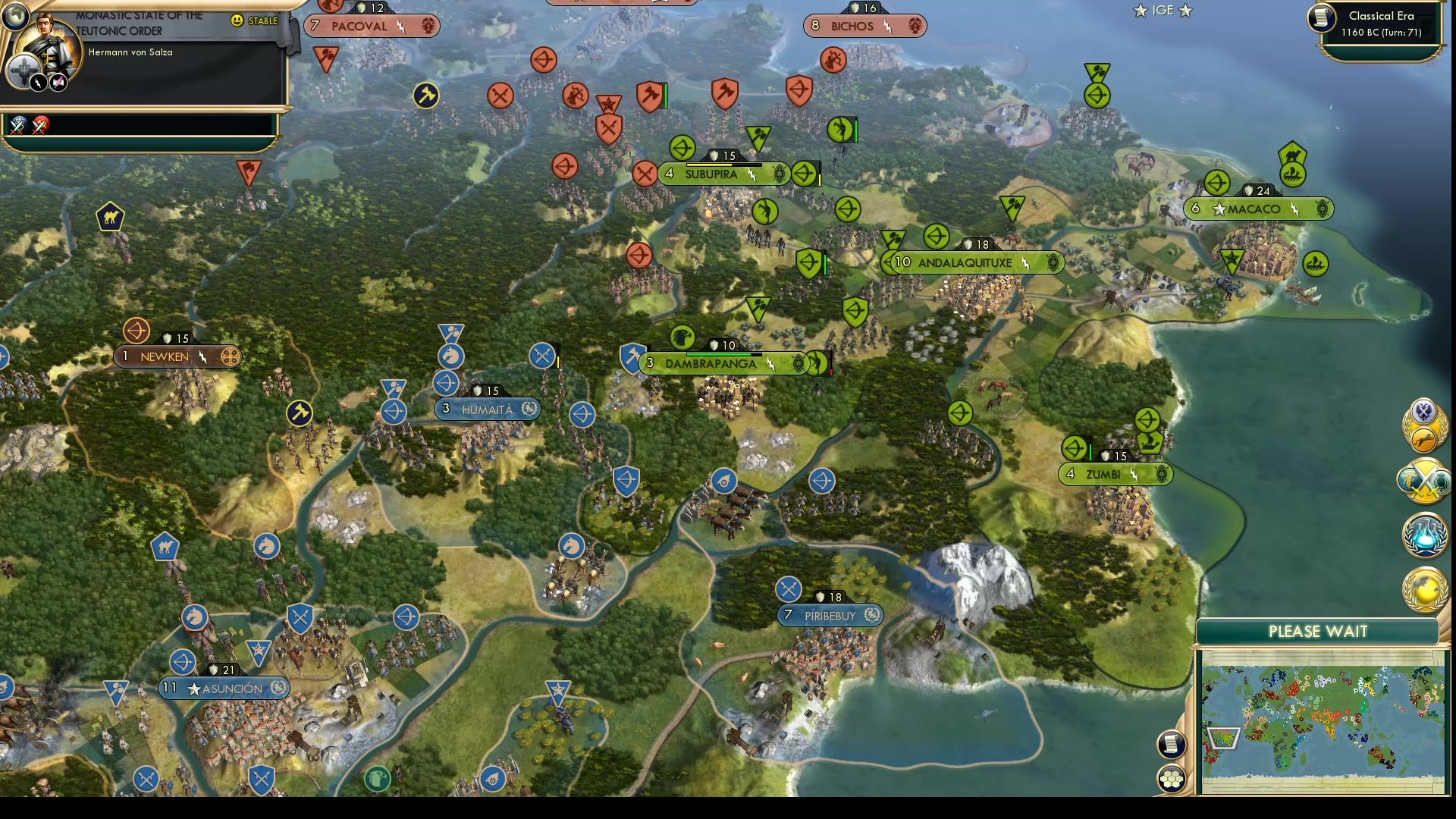Open the Asunción city banner

click(224, 689)
